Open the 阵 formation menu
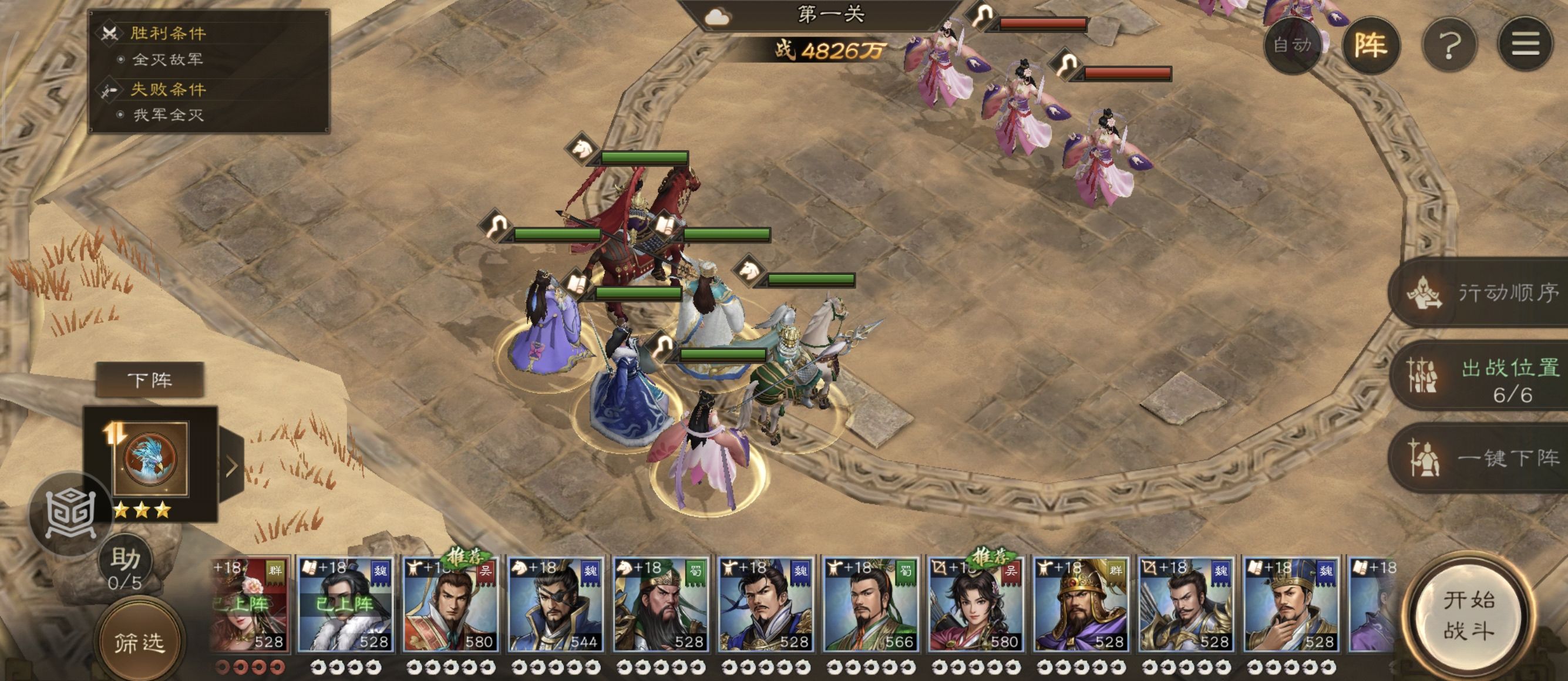 tap(1371, 45)
